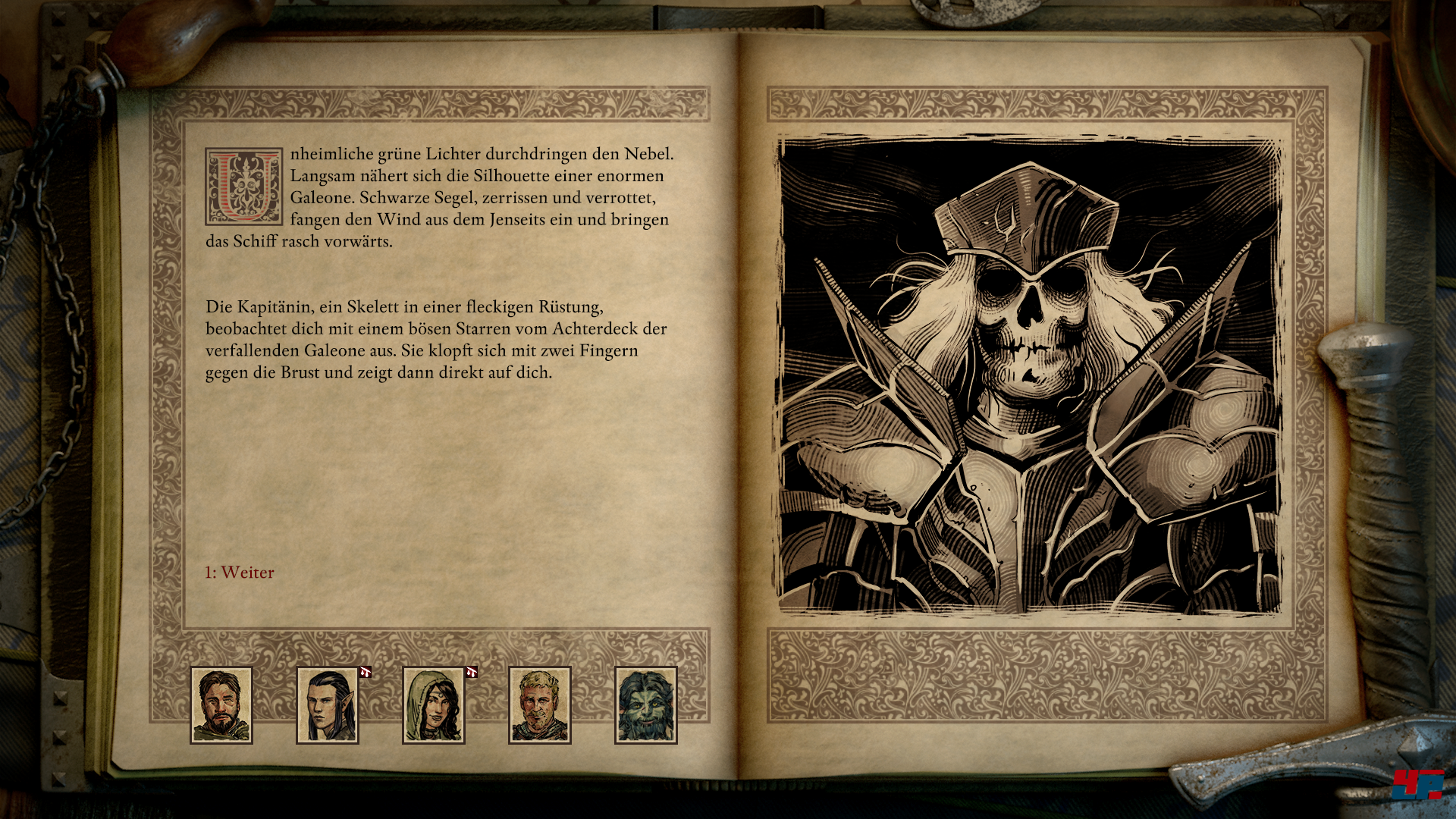Screen dimensions: 1456x819
Task: Select the blond scarred man portrait
Action: point(540,705)
